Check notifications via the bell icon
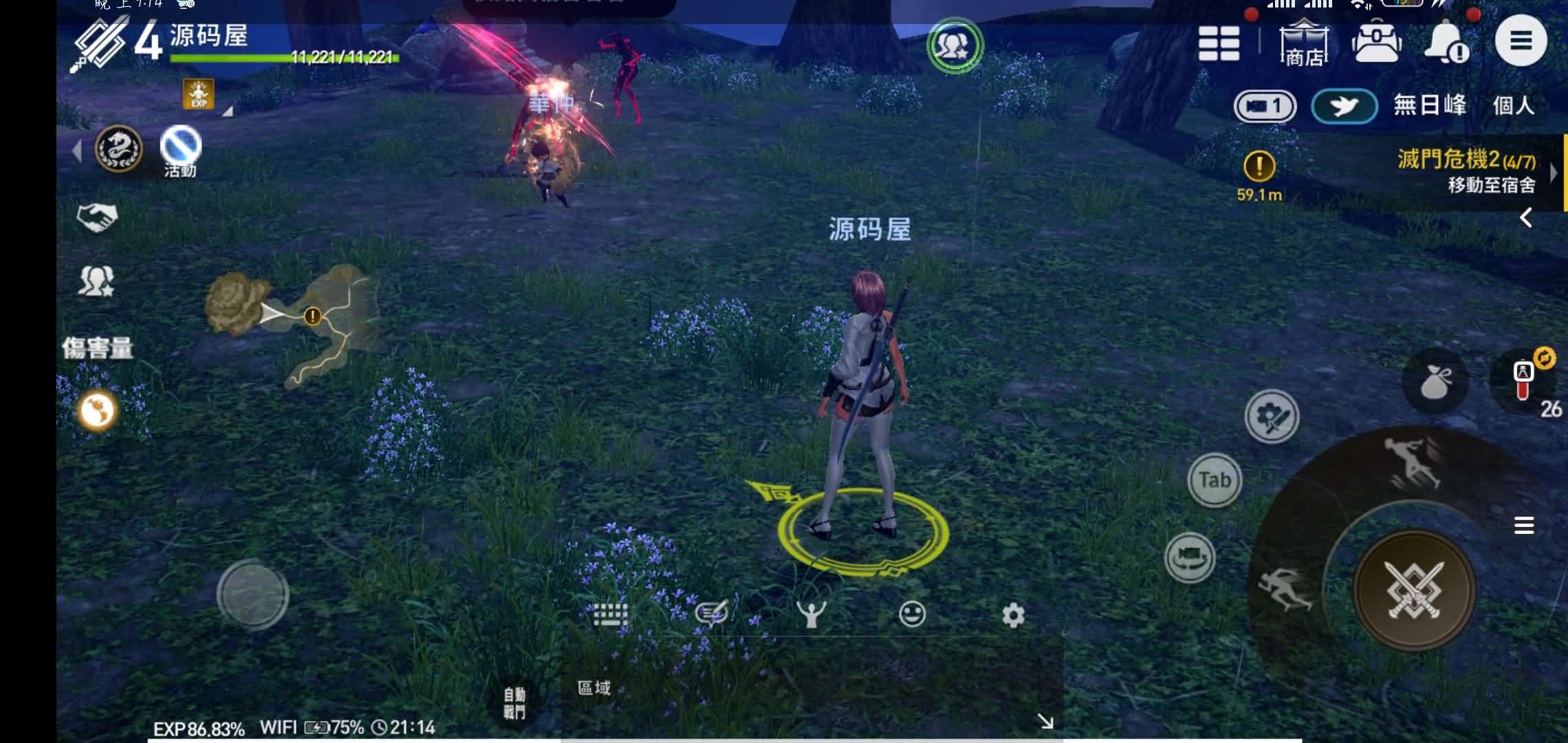 (x=1448, y=43)
